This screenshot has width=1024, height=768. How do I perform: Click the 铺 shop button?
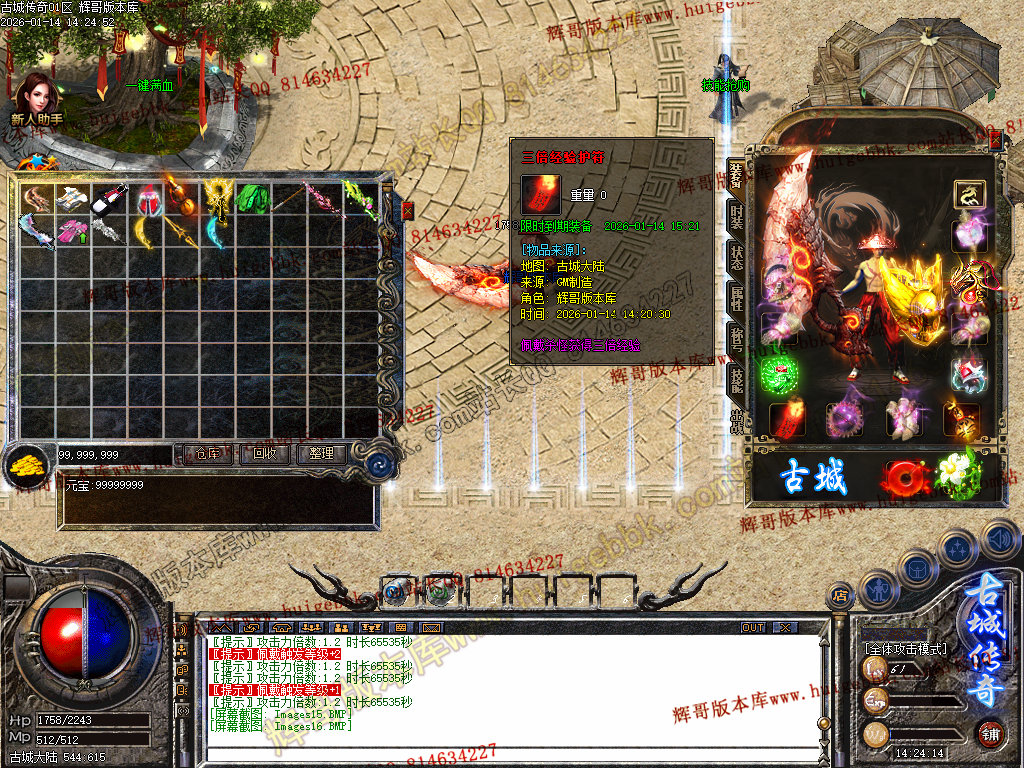point(990,732)
